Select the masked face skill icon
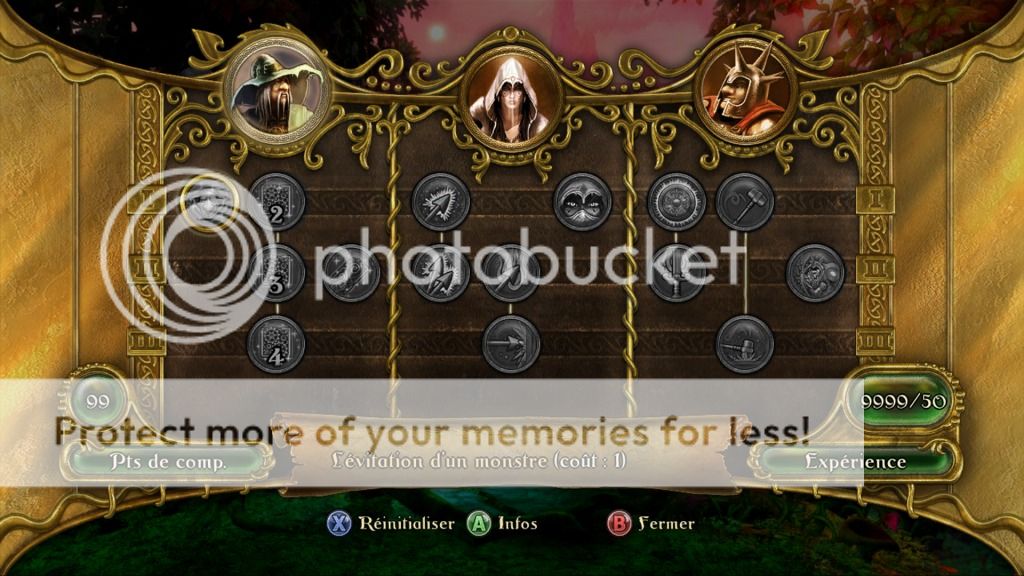Screen dimensions: 1024x576 coord(582,201)
